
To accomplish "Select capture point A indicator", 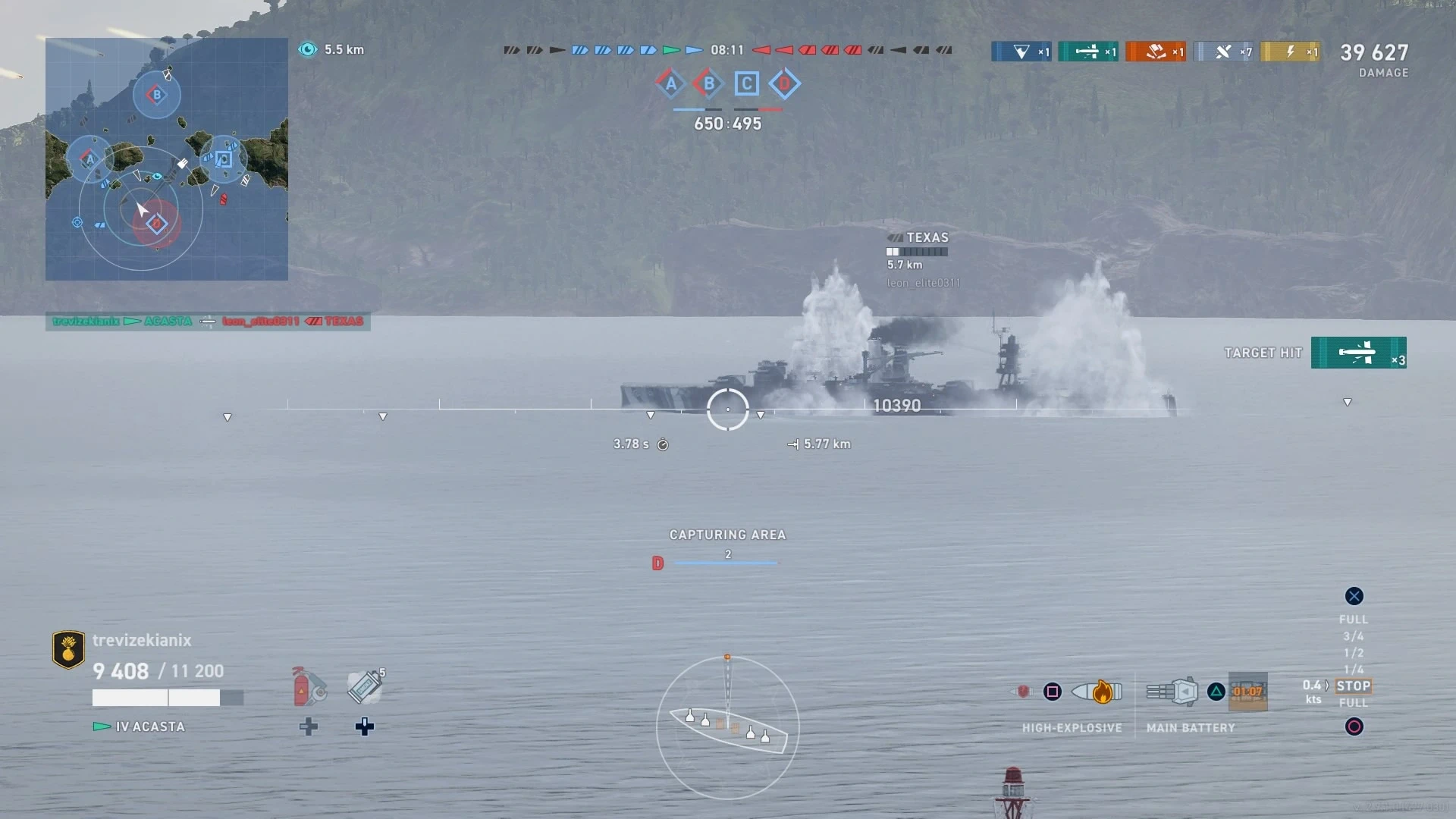I will [670, 83].
